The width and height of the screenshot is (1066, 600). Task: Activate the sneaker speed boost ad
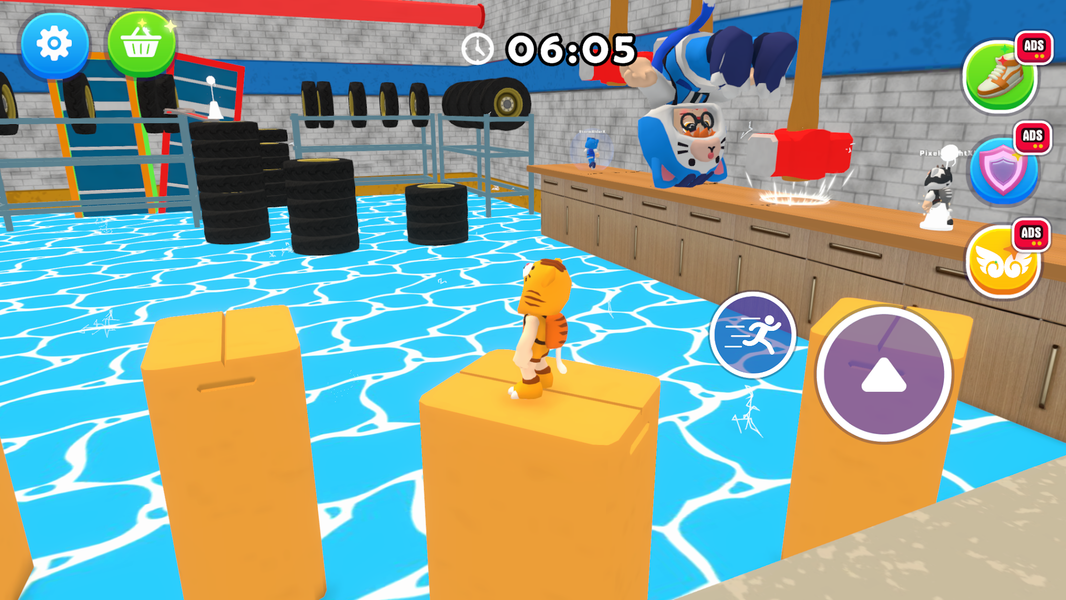click(999, 78)
